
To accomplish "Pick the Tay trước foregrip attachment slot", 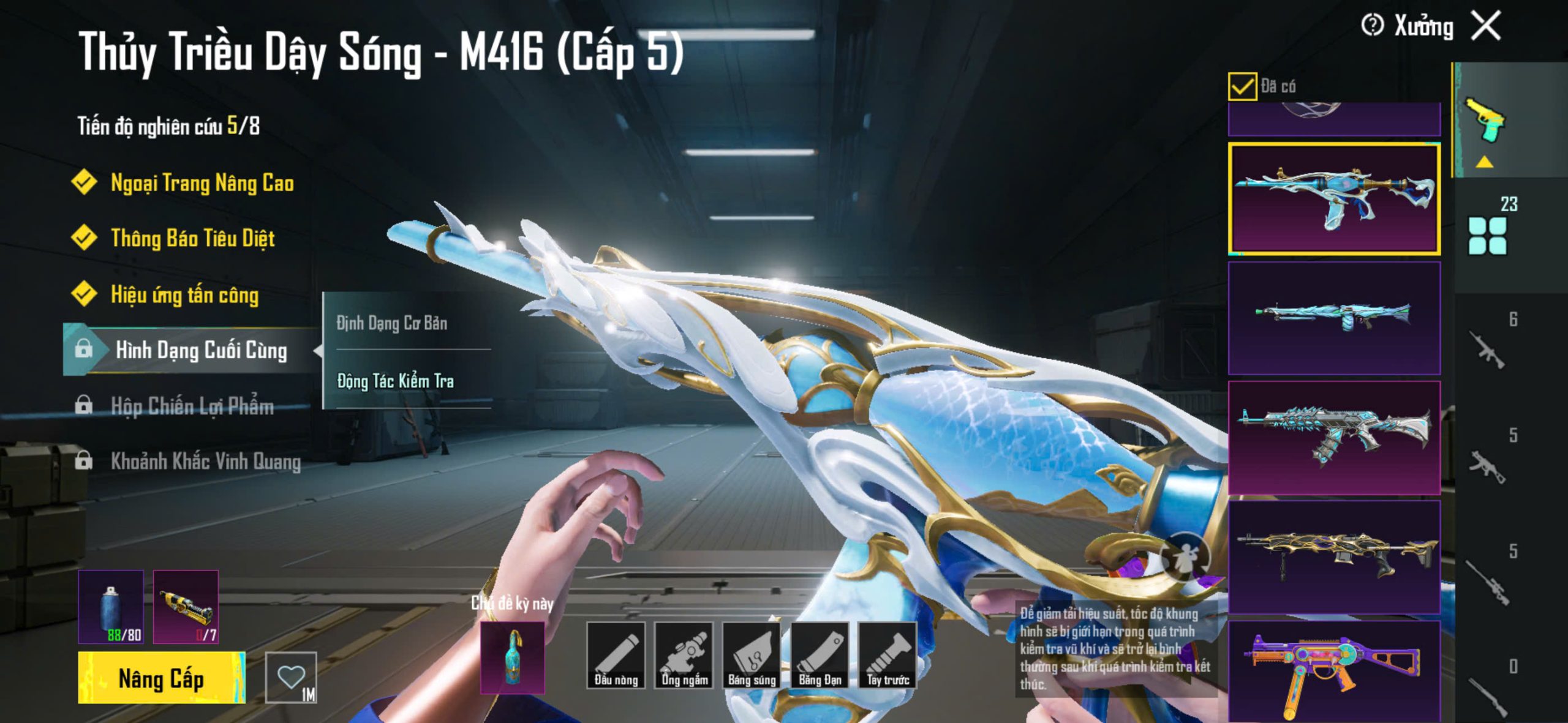I will coord(888,654).
